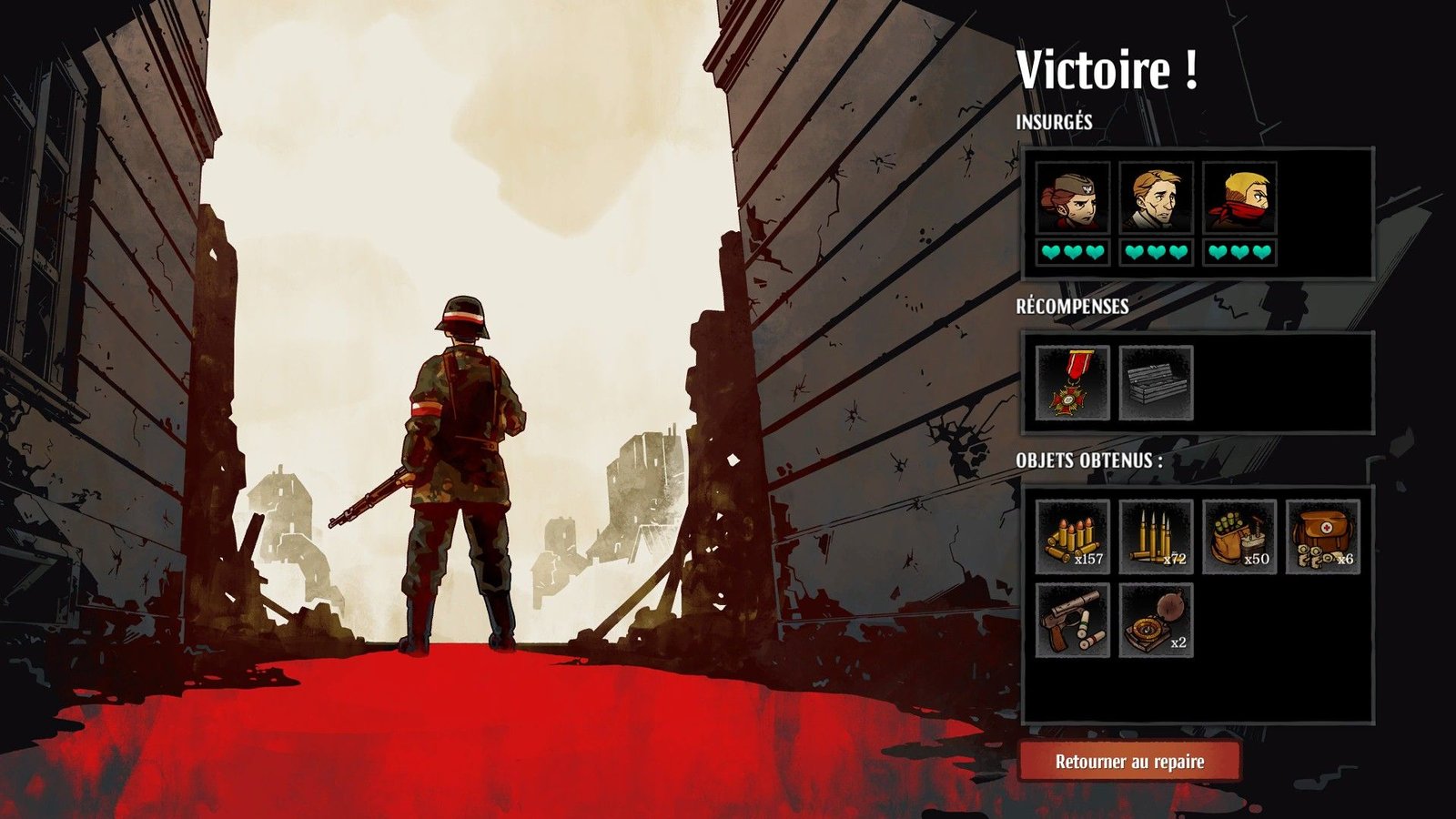View the open crate reward
This screenshot has width=1456, height=819.
tap(1156, 383)
